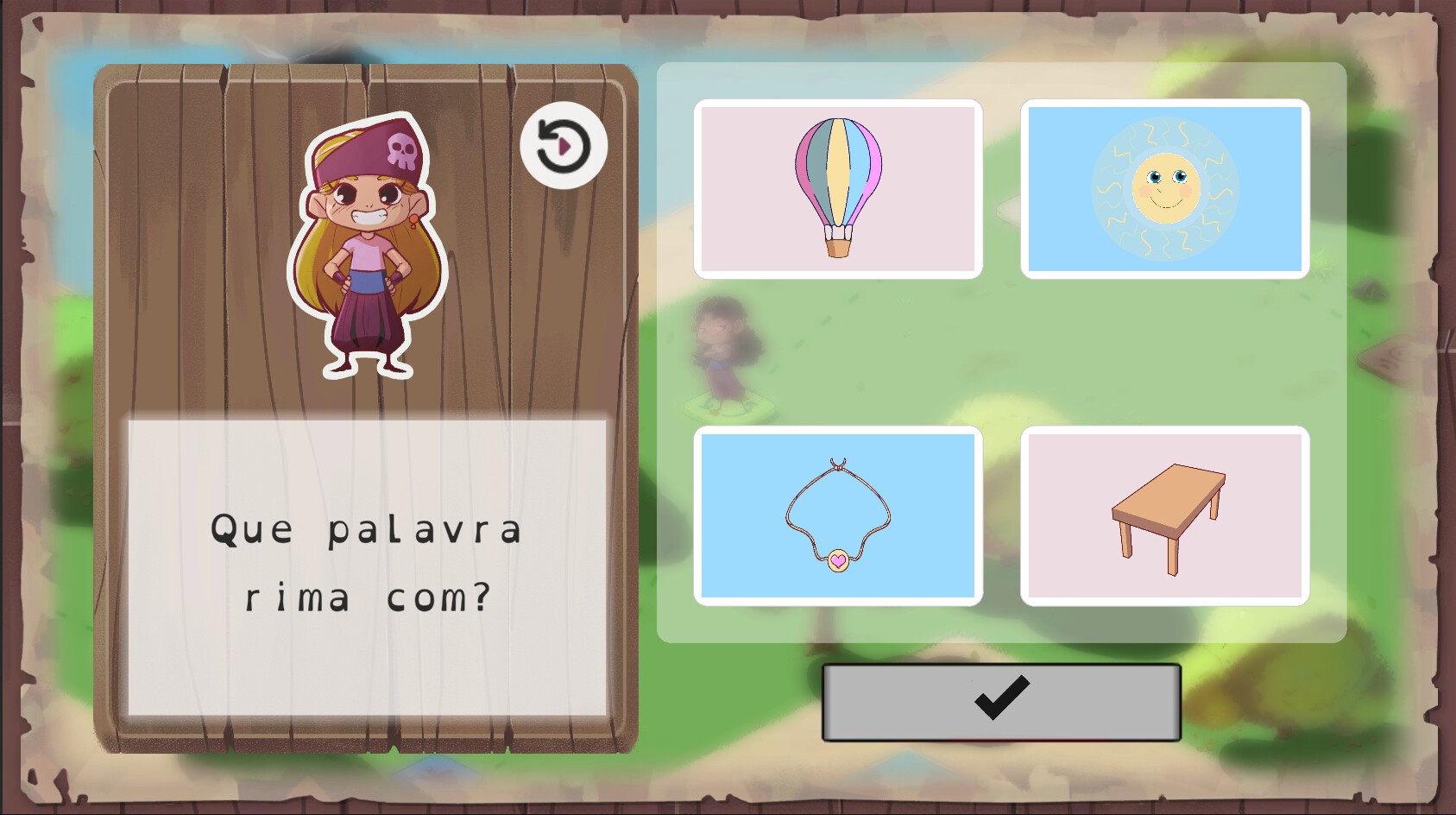Submit your answer with the confirm button
This screenshot has height=815, width=1456.
pyautogui.click(x=1001, y=701)
